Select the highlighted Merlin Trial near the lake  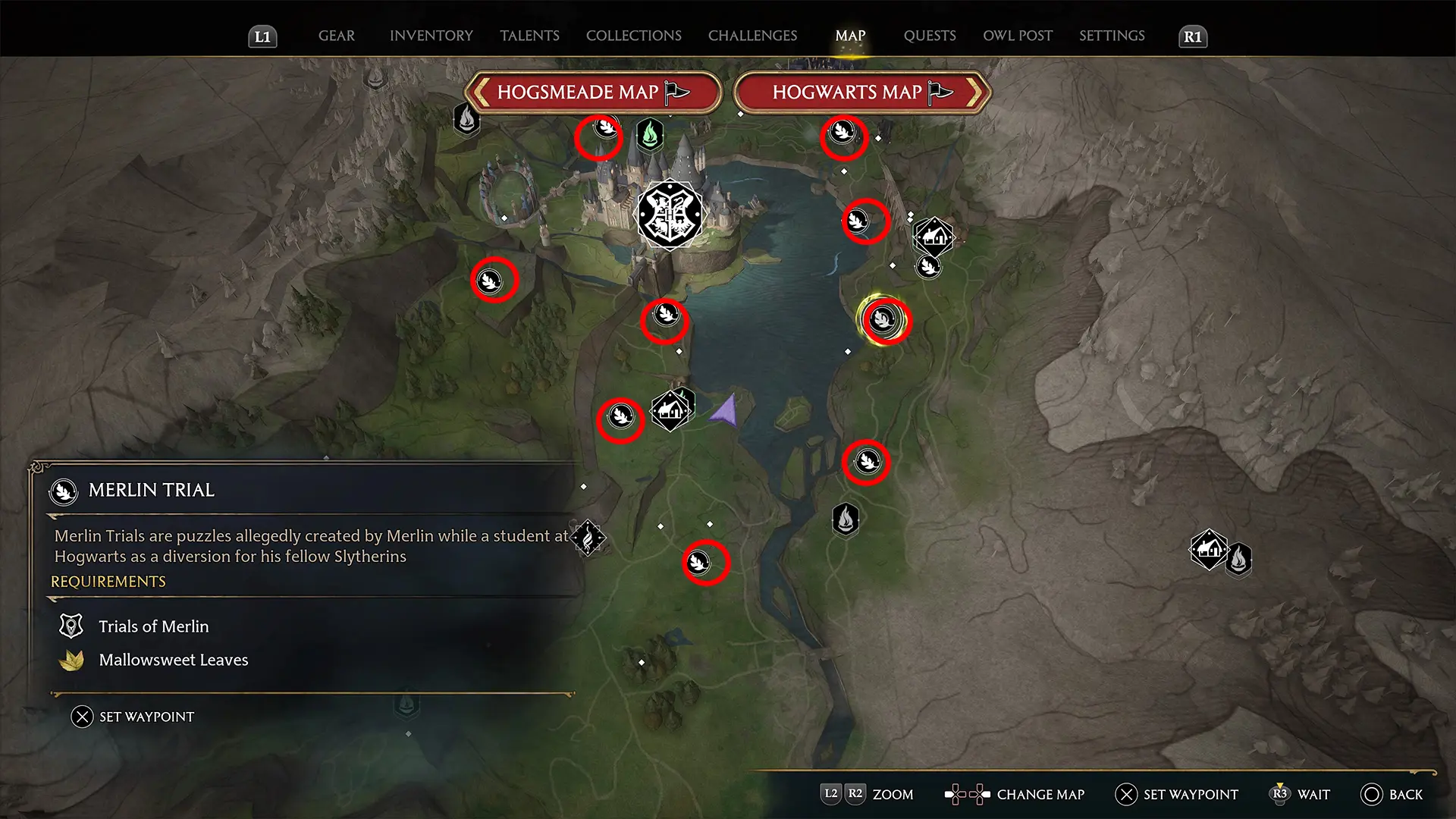tap(883, 319)
